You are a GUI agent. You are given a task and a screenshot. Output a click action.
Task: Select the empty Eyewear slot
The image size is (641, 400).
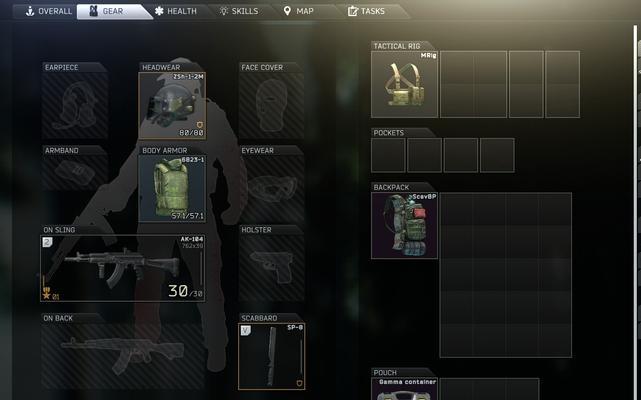tap(271, 188)
